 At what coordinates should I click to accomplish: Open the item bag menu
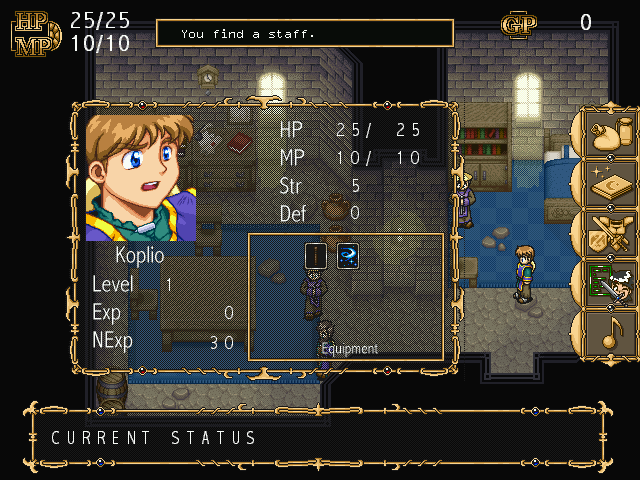tap(610, 136)
